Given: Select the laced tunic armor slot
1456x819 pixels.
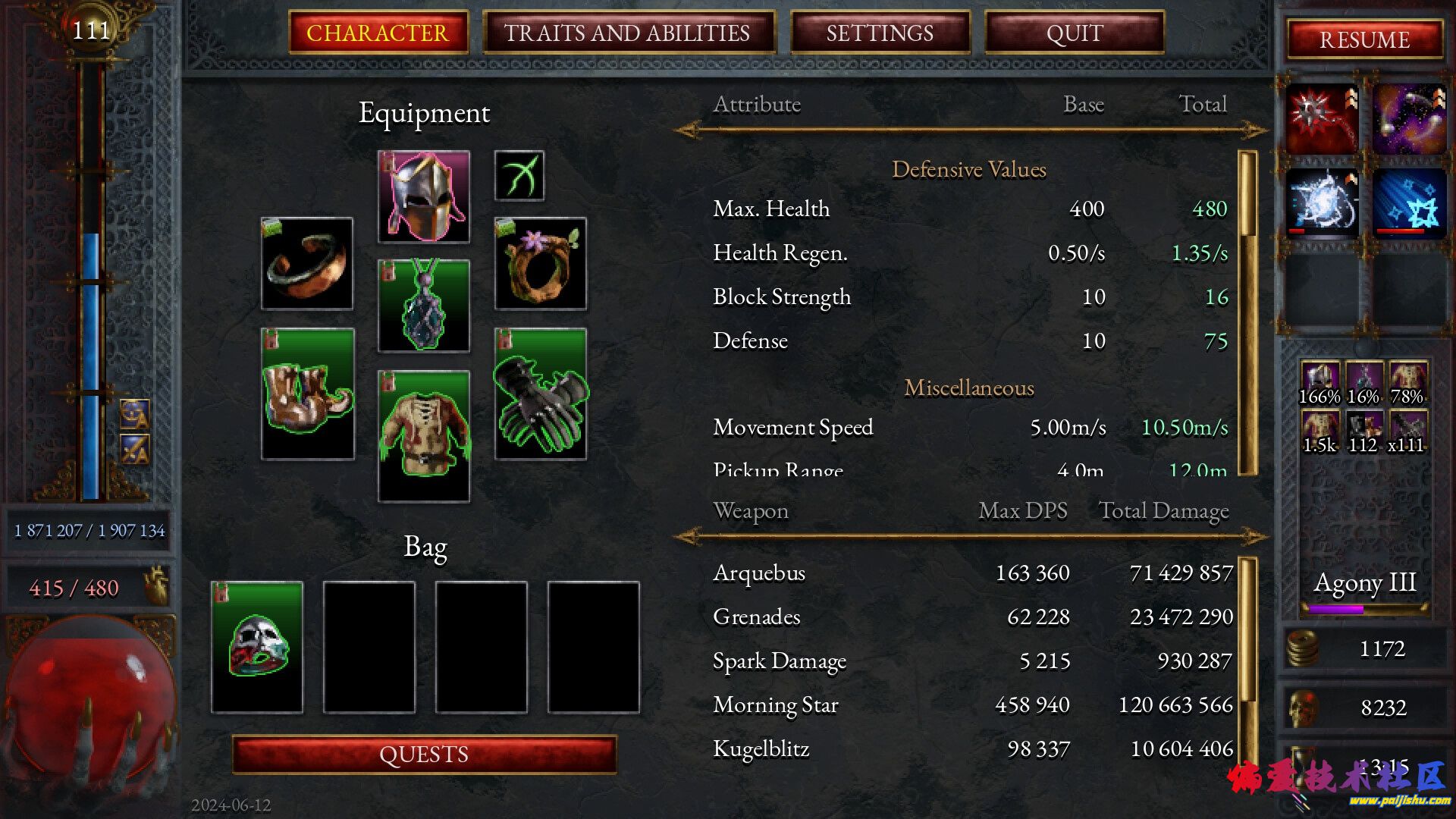Looking at the screenshot, I should [424, 436].
